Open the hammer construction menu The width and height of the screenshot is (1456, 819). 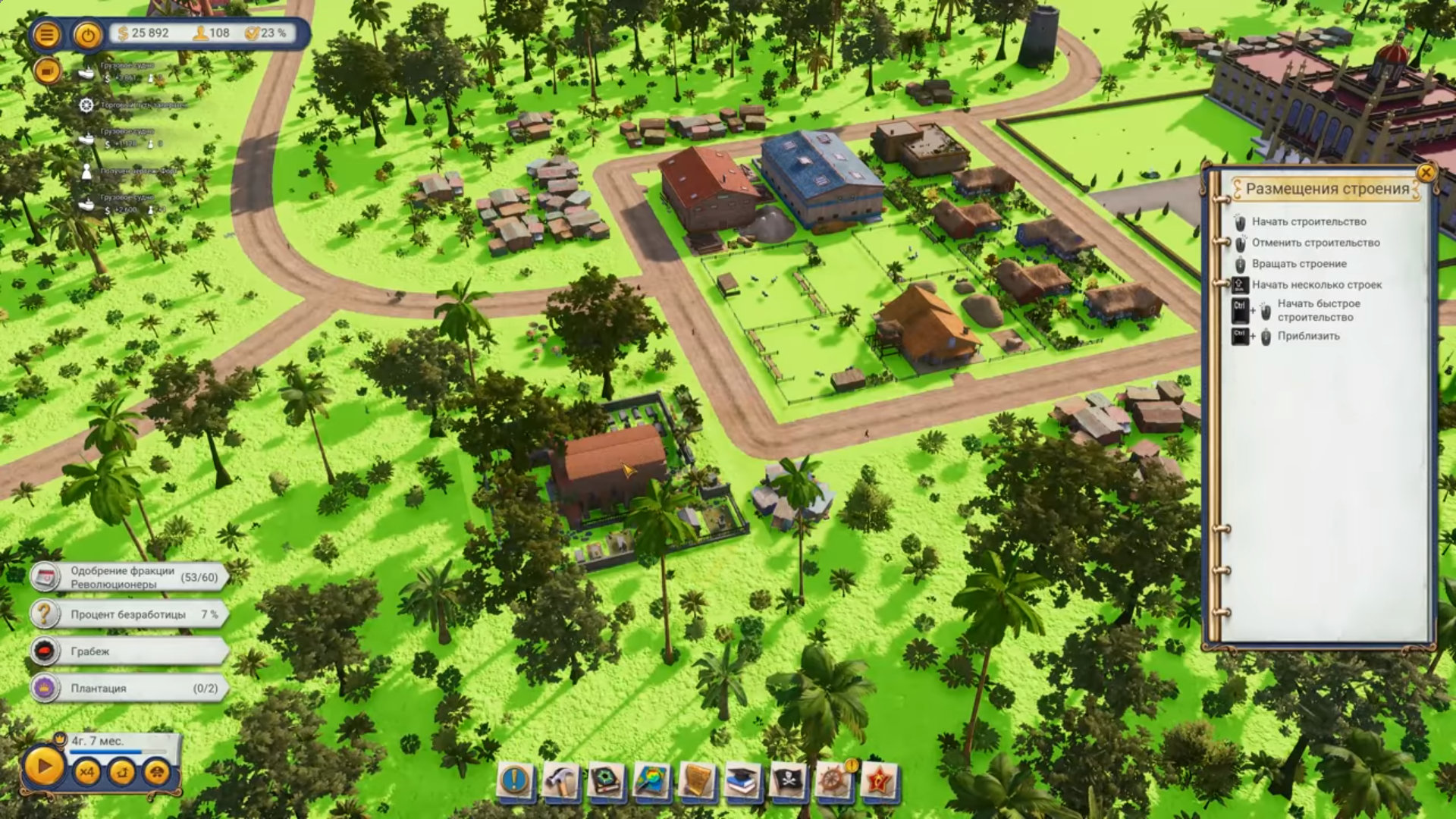pos(561,780)
